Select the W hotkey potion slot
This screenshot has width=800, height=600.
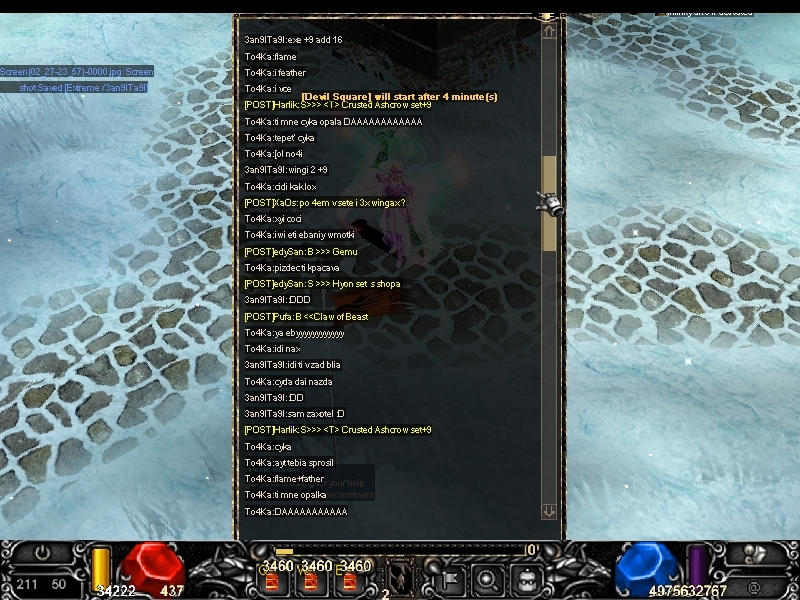pos(309,581)
